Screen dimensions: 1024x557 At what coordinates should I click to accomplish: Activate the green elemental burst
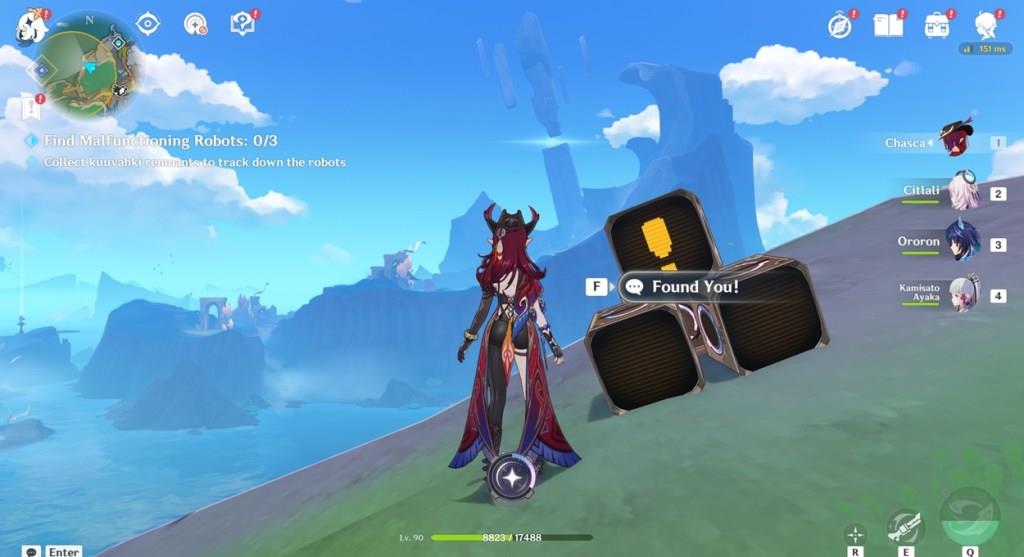pyautogui.click(x=969, y=519)
